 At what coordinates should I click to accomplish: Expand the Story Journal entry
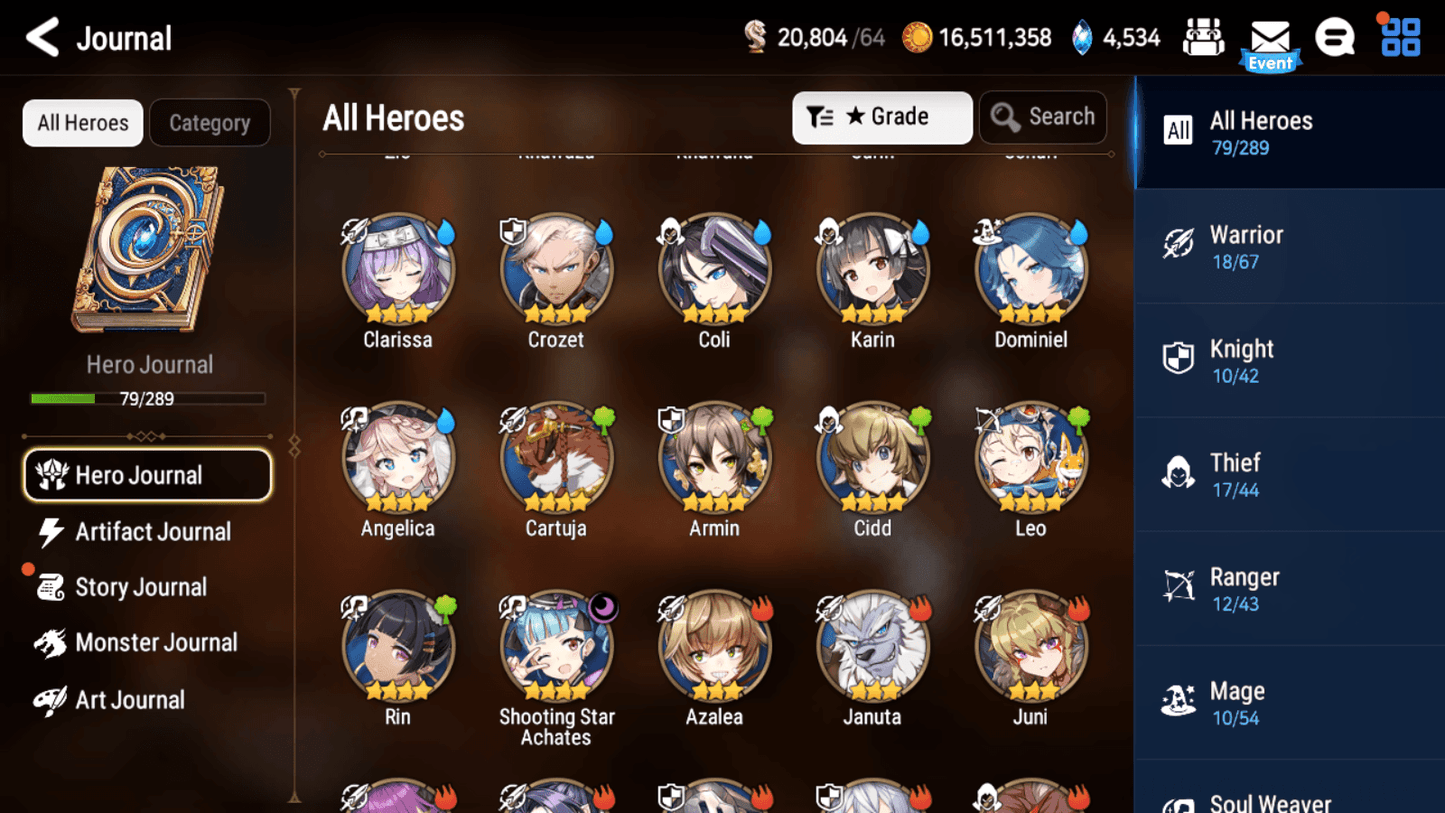141,587
